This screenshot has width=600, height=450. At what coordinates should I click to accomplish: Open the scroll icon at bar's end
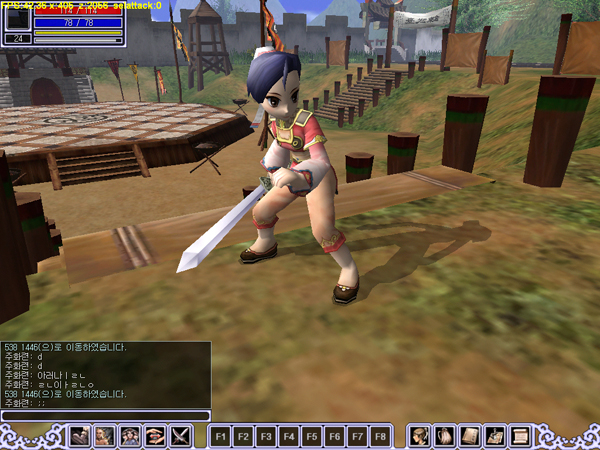[520, 436]
